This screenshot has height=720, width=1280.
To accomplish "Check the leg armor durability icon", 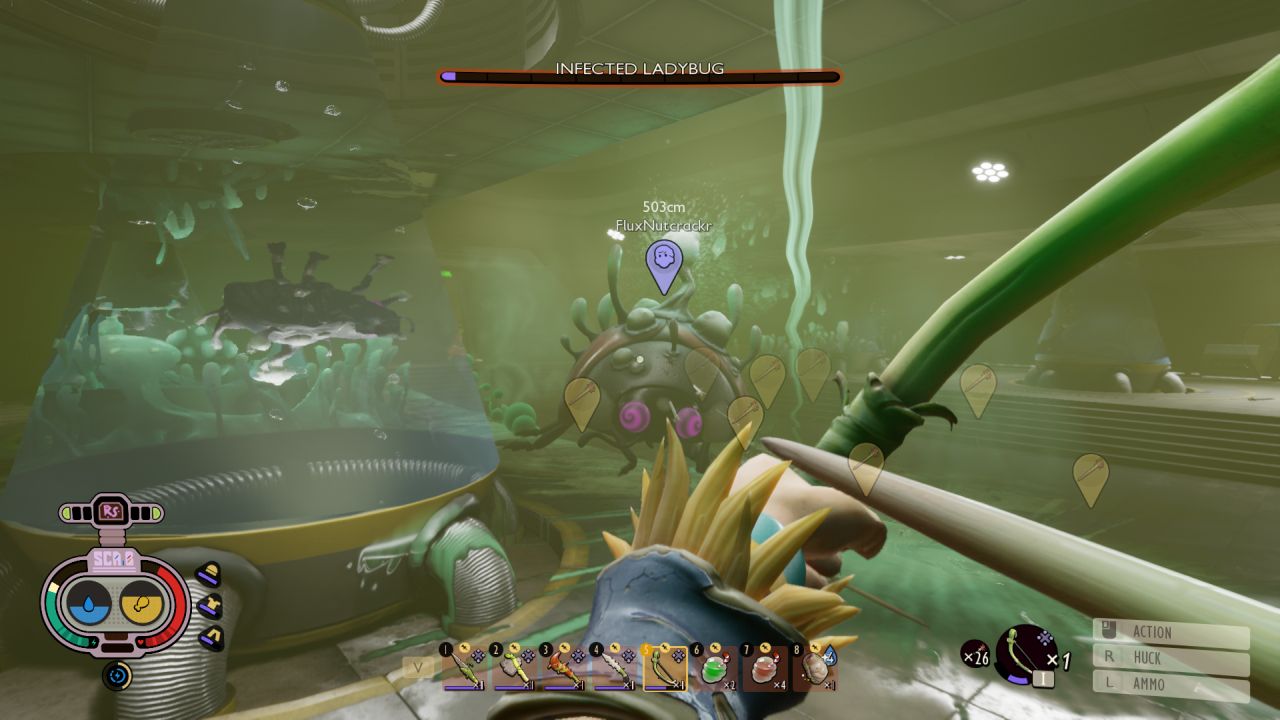I will [x=211, y=638].
